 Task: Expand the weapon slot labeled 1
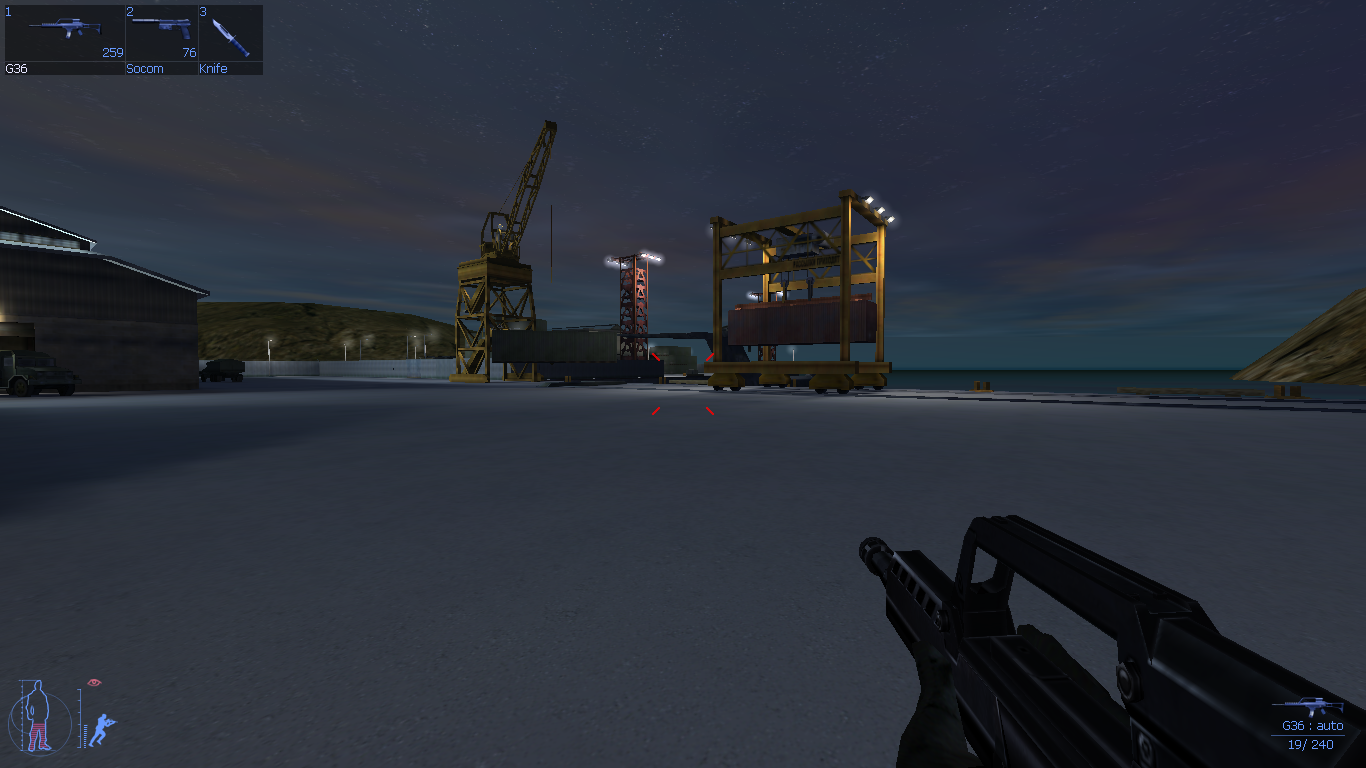point(7,9)
